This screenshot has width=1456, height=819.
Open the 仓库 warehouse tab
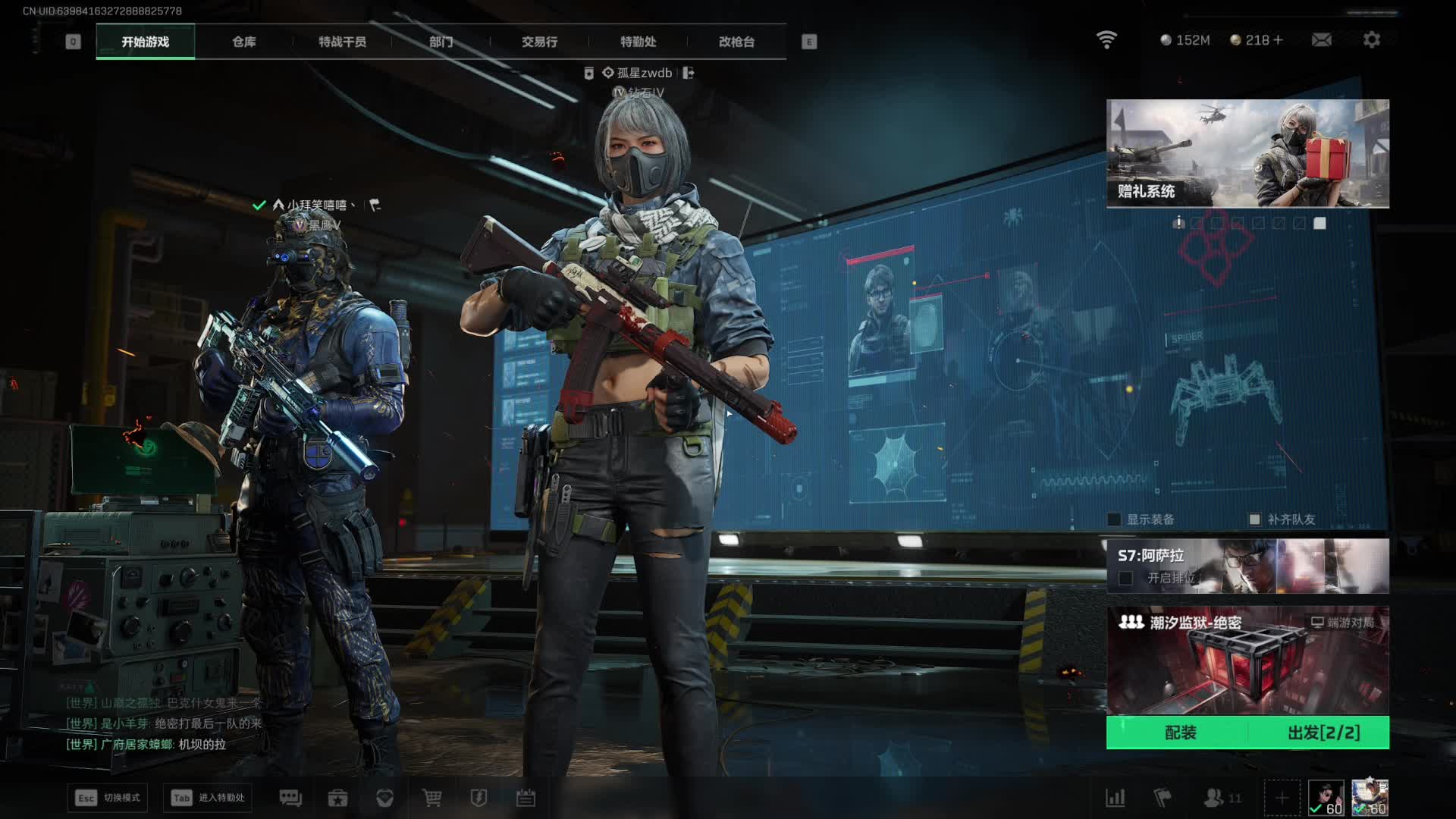click(243, 42)
